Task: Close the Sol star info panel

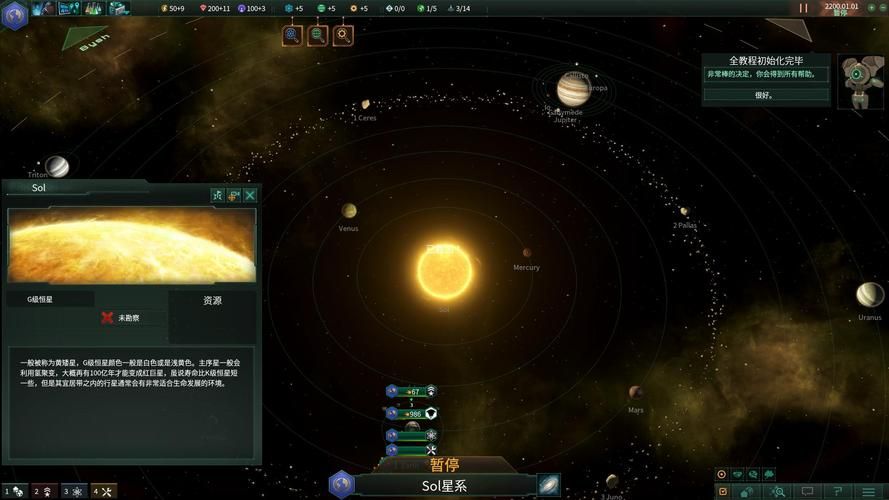Action: point(250,195)
